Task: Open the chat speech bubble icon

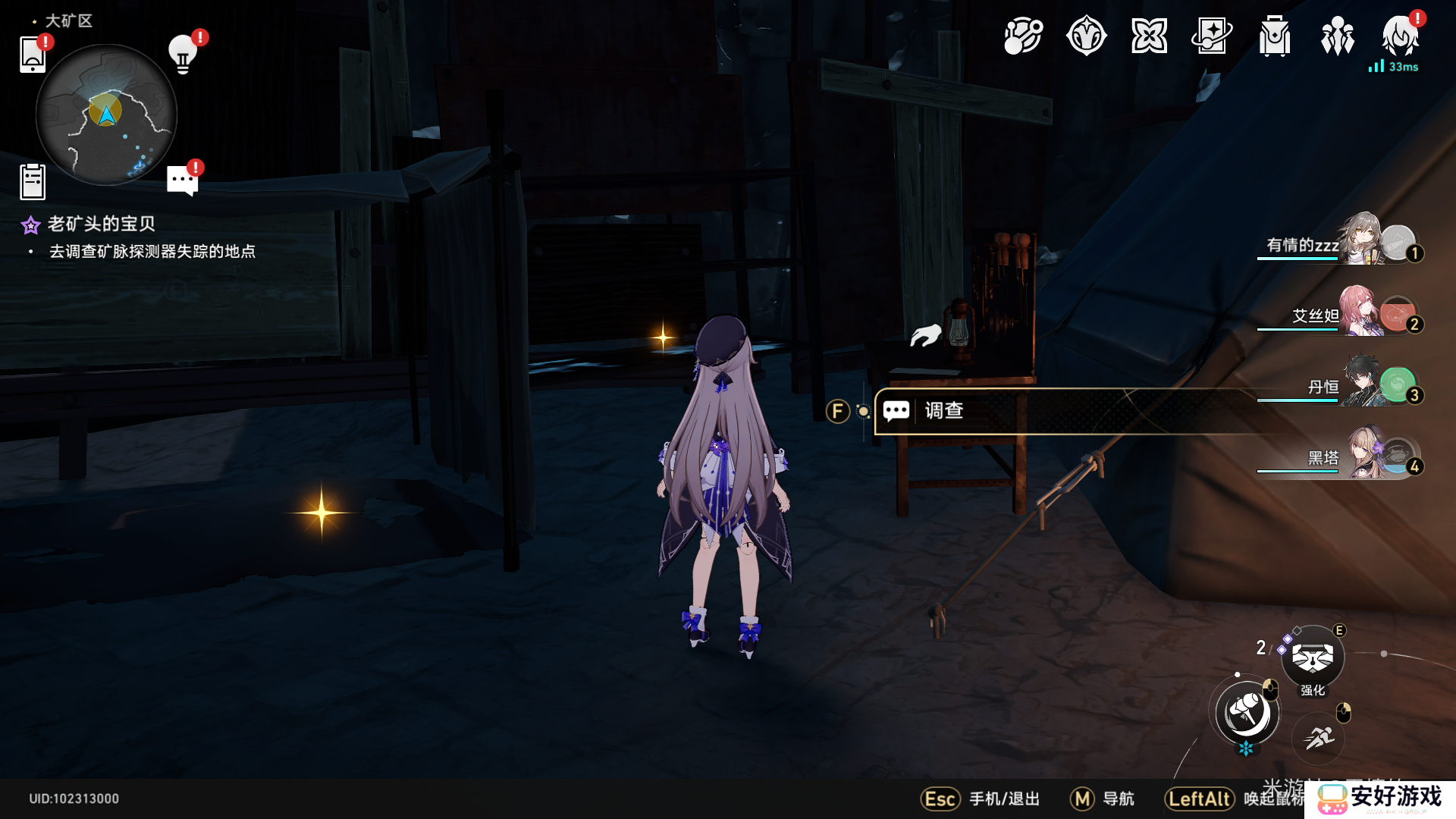Action: pos(183,180)
